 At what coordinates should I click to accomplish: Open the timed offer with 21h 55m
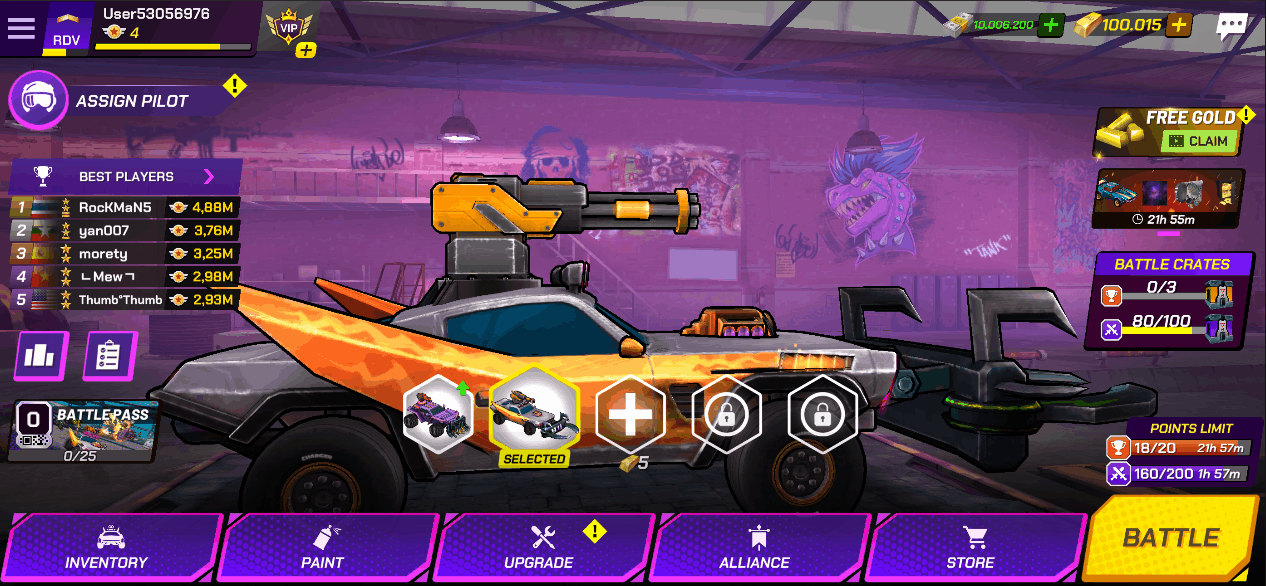point(1169,199)
